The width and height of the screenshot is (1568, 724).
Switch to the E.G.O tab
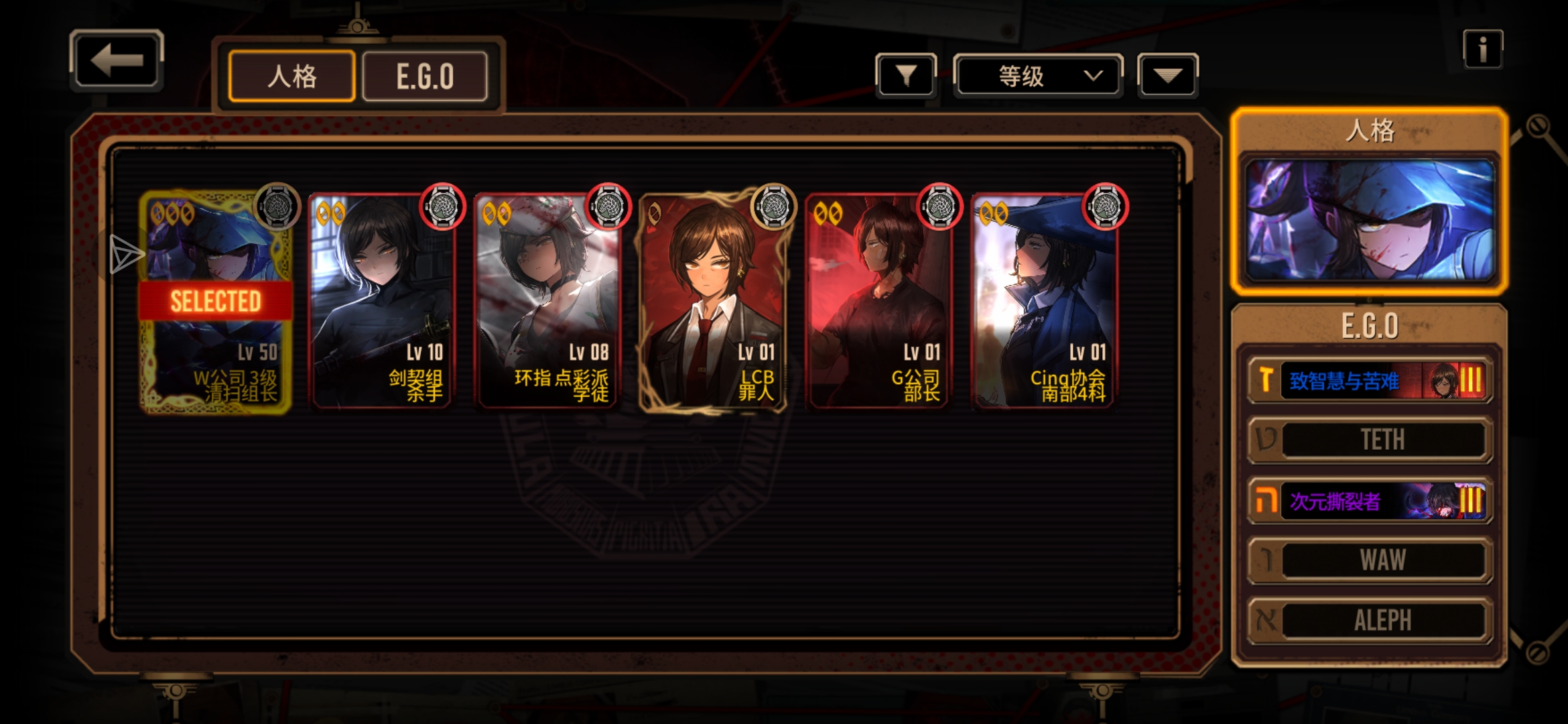[425, 76]
